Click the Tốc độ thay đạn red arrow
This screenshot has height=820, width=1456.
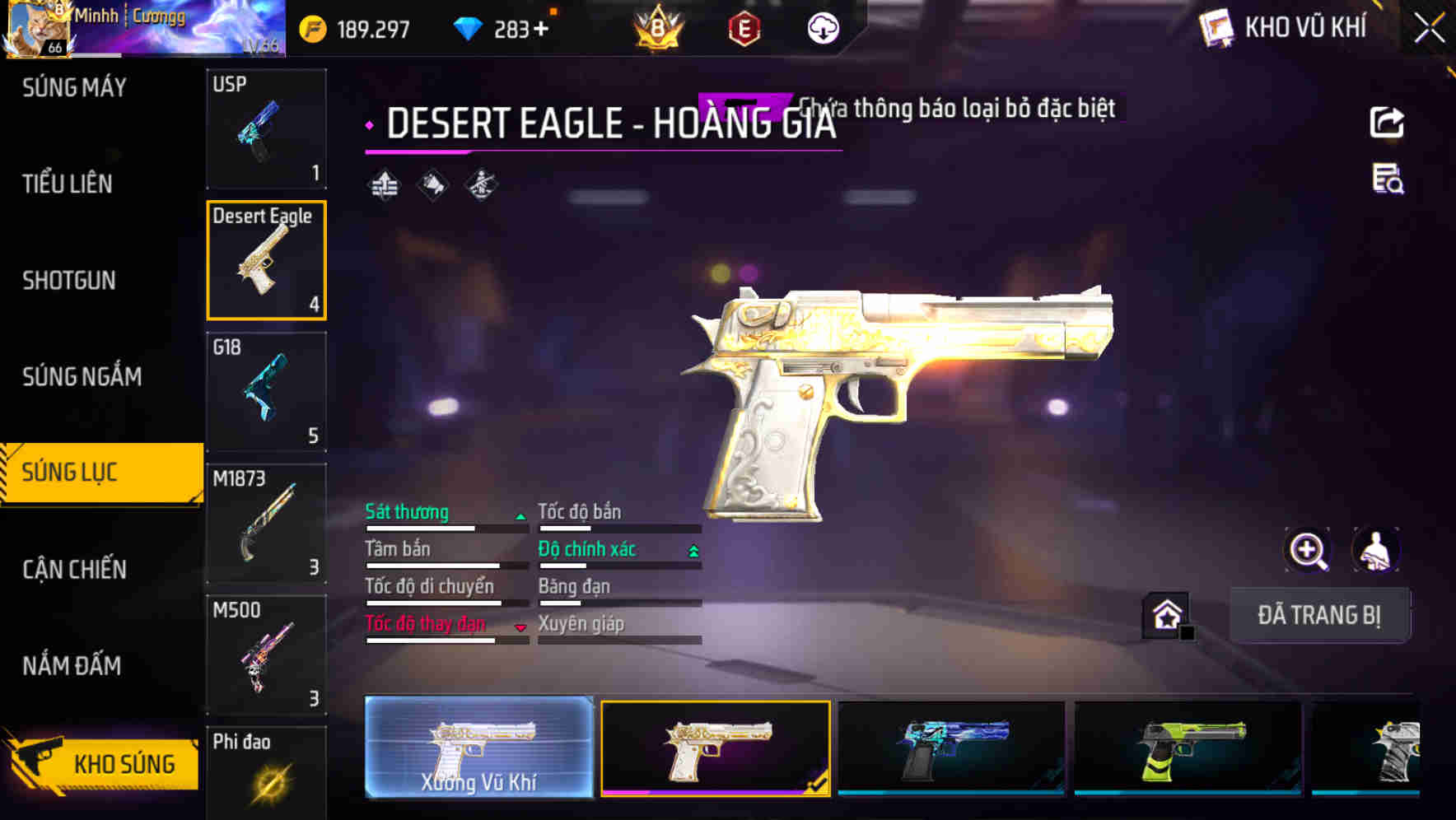[x=520, y=628]
